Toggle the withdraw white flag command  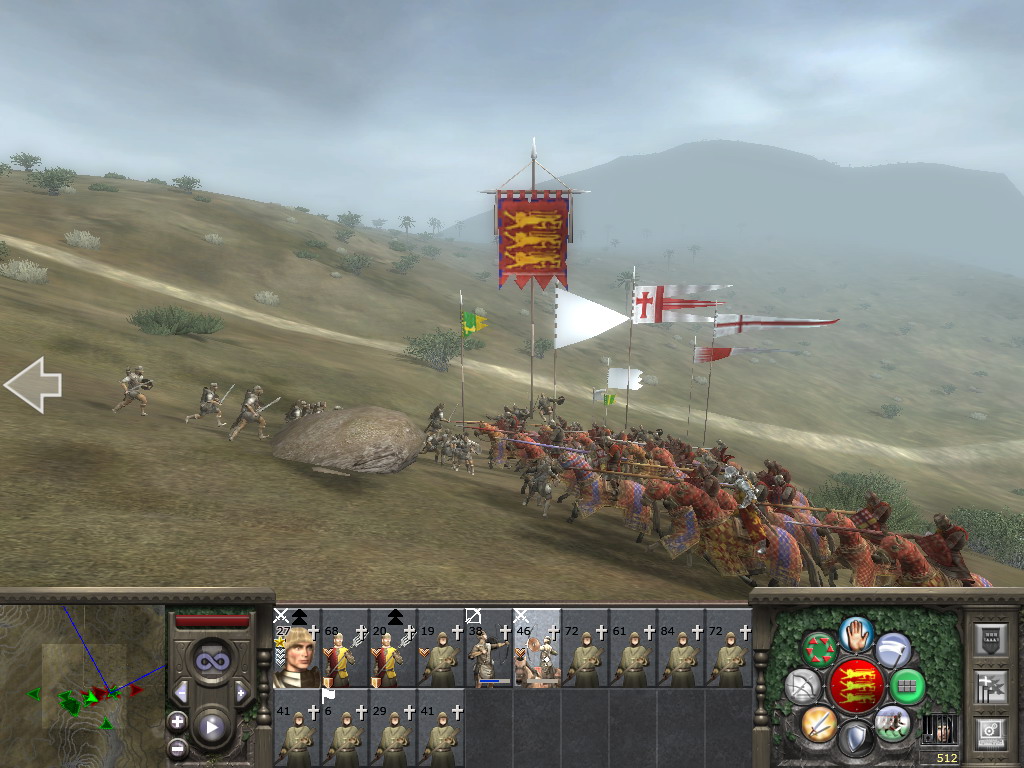(x=893, y=650)
